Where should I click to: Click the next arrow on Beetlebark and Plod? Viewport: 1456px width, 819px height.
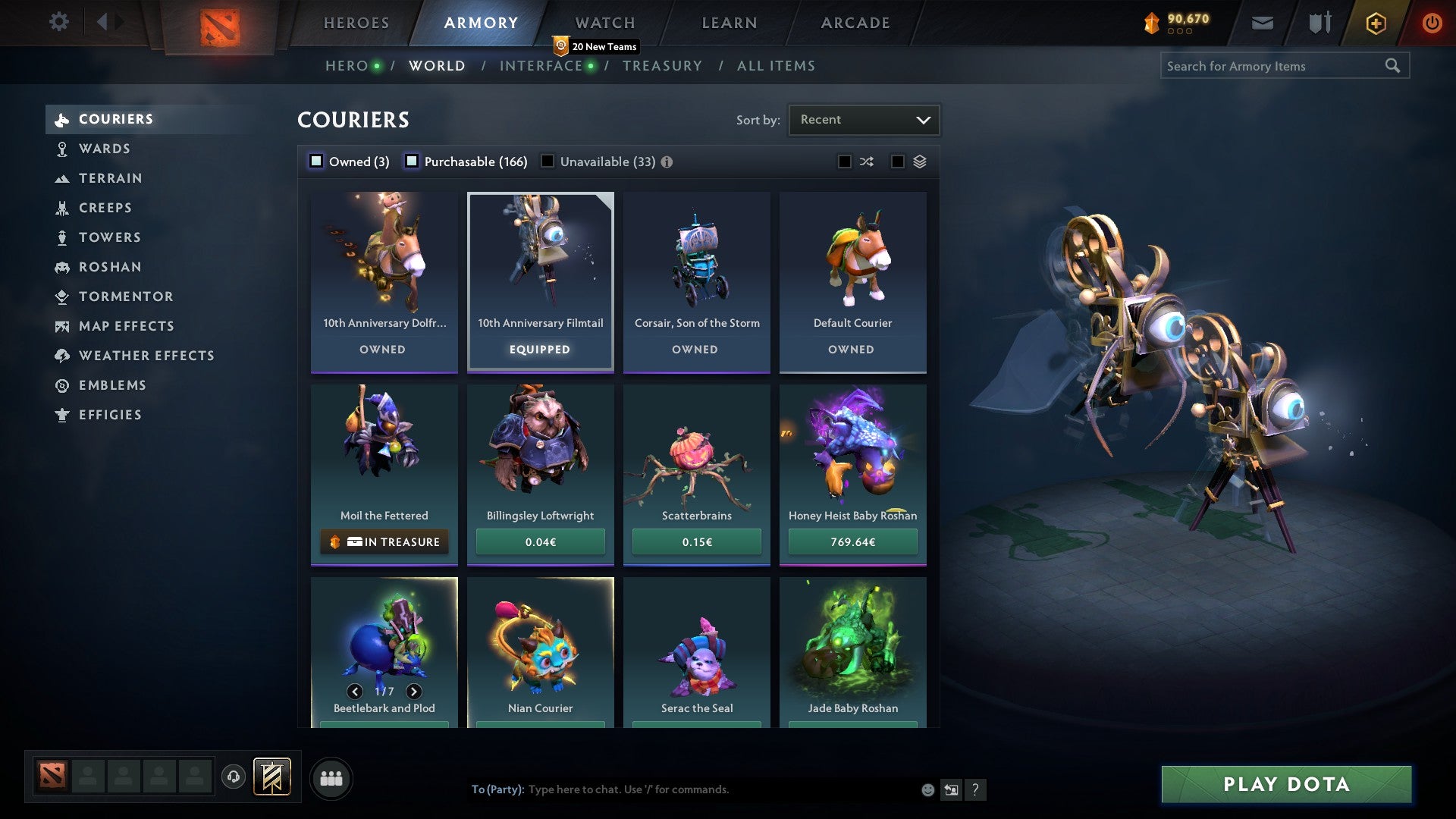click(414, 692)
